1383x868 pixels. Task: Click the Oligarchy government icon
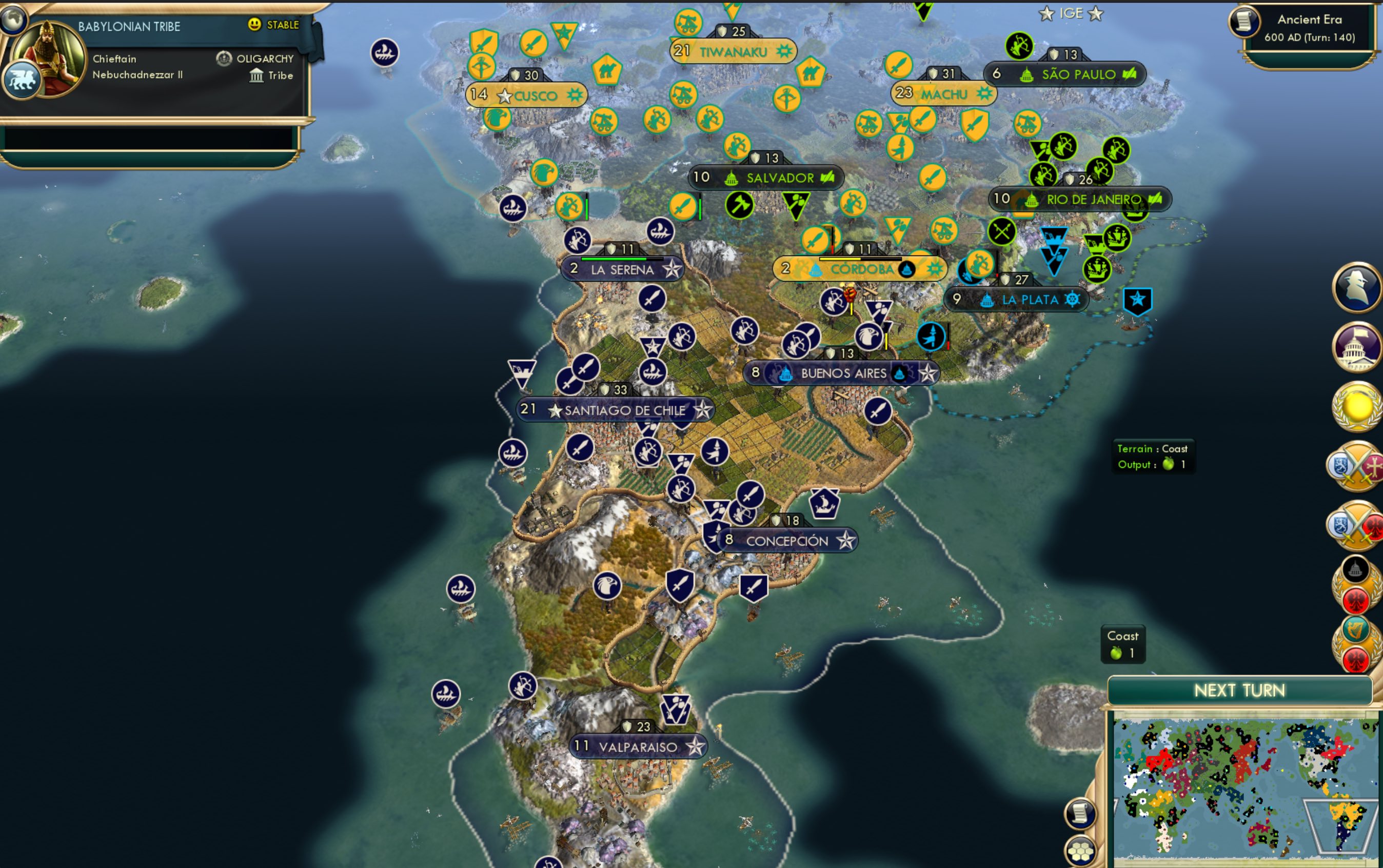point(223,58)
